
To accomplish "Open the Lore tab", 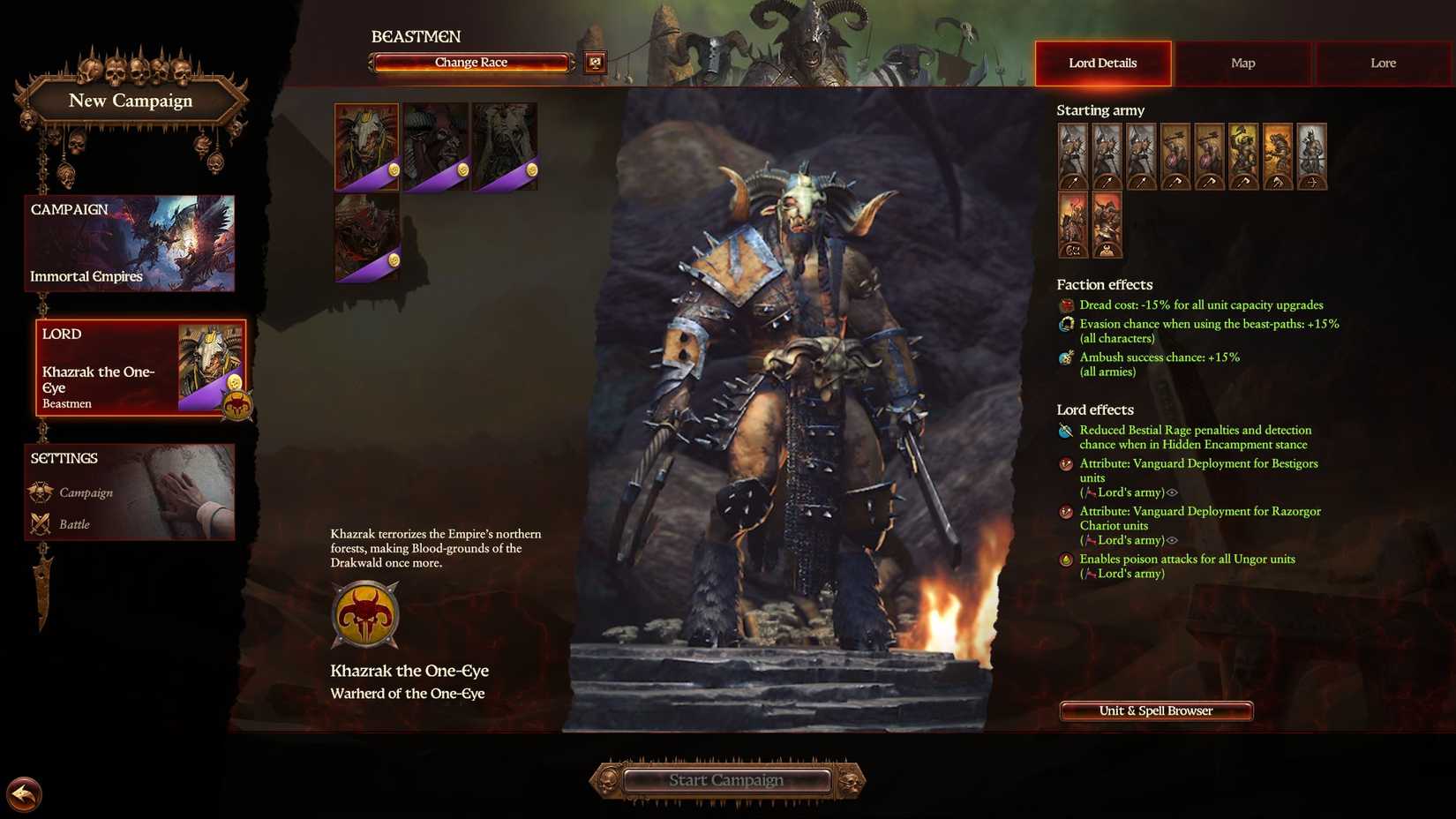I will [1382, 63].
